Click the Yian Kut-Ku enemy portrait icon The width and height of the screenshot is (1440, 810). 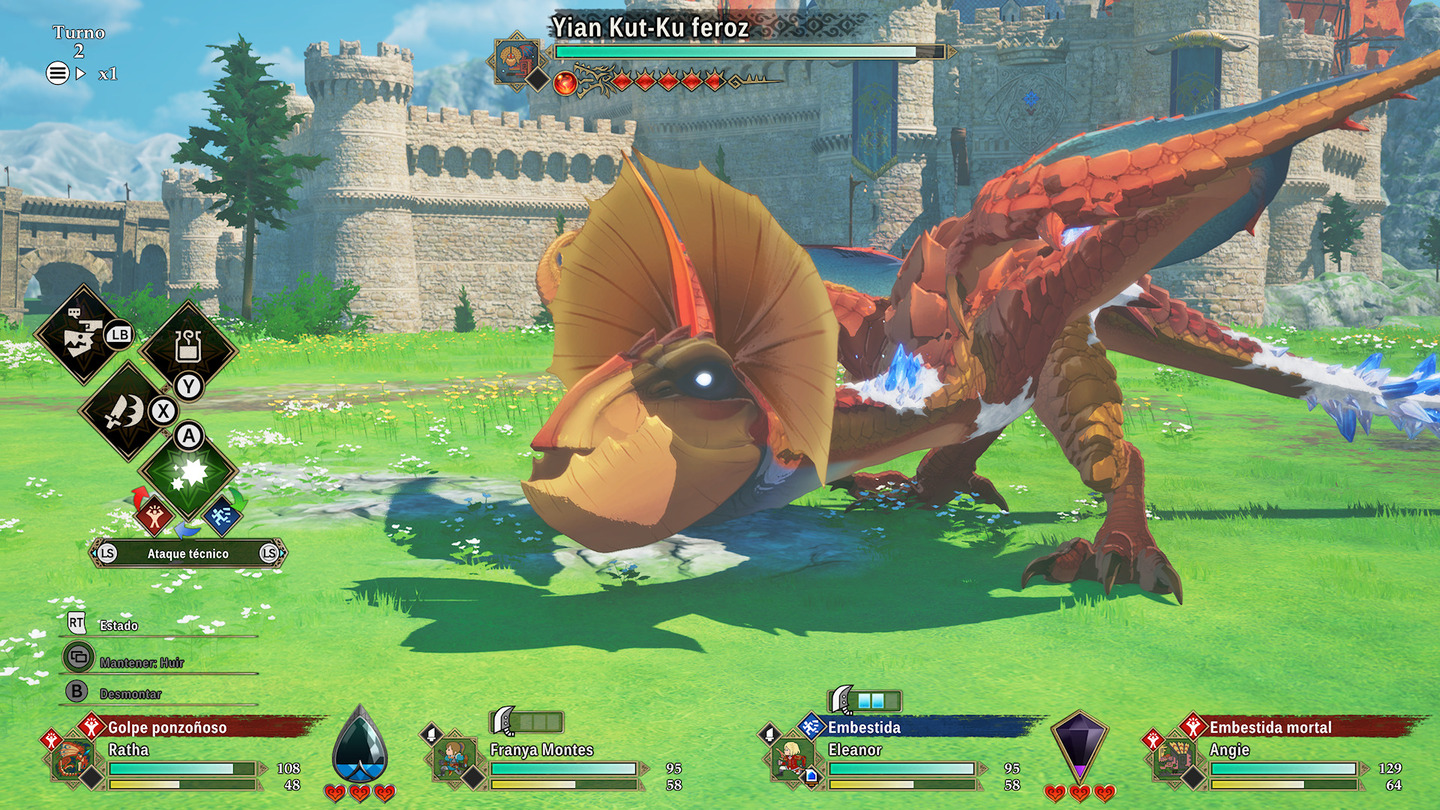(517, 61)
